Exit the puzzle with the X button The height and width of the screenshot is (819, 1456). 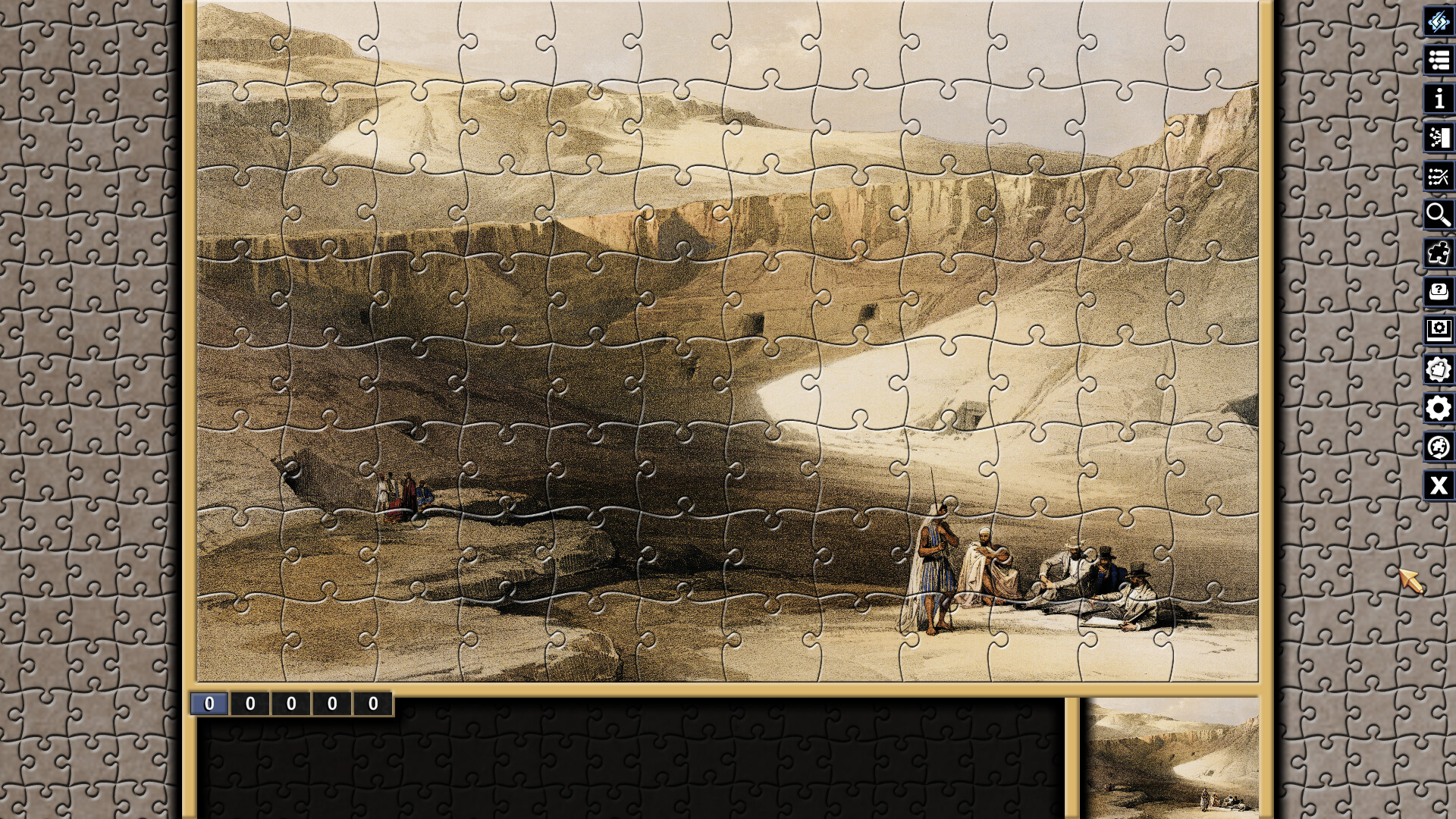click(x=1439, y=484)
